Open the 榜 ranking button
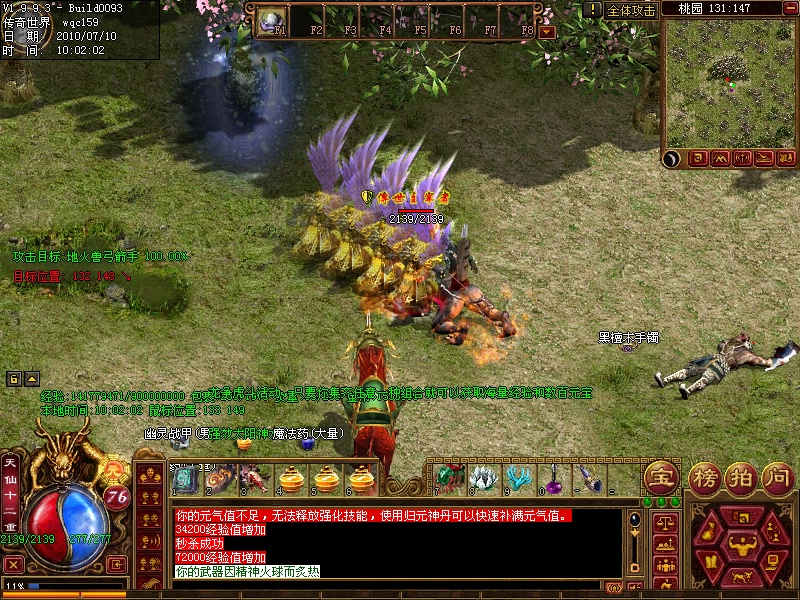 pos(705,476)
